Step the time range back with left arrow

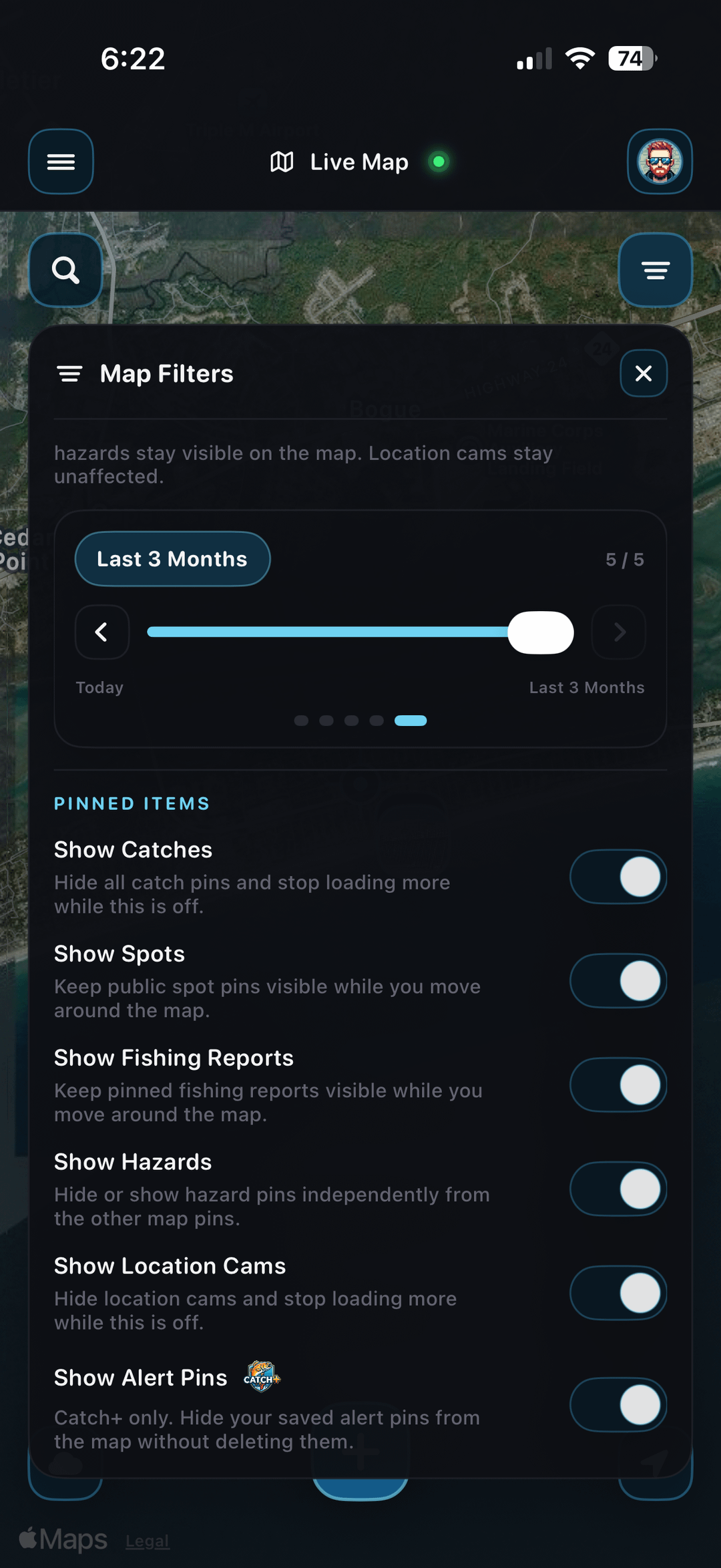pyautogui.click(x=101, y=632)
